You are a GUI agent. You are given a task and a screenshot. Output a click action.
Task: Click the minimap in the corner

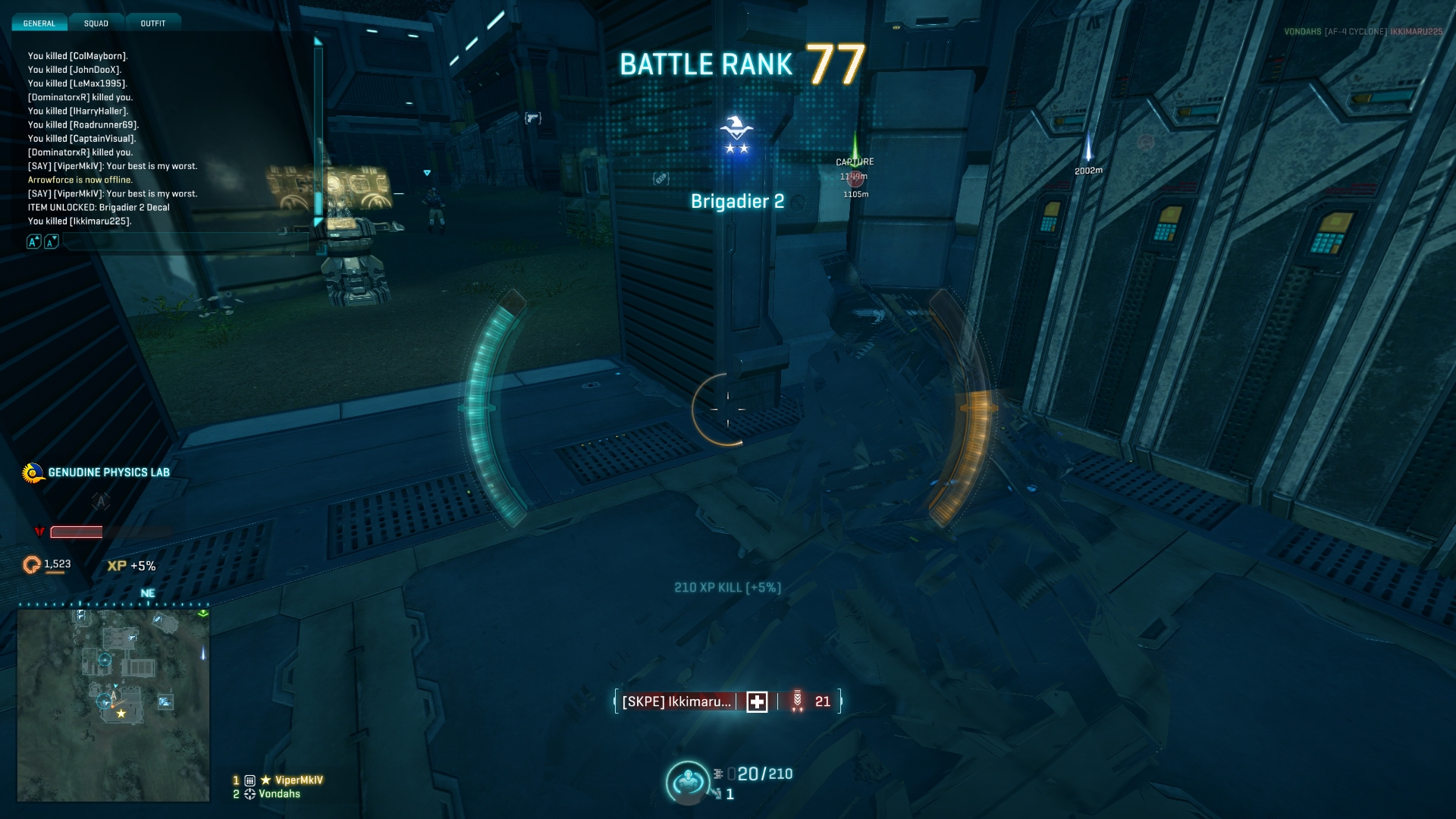114,705
